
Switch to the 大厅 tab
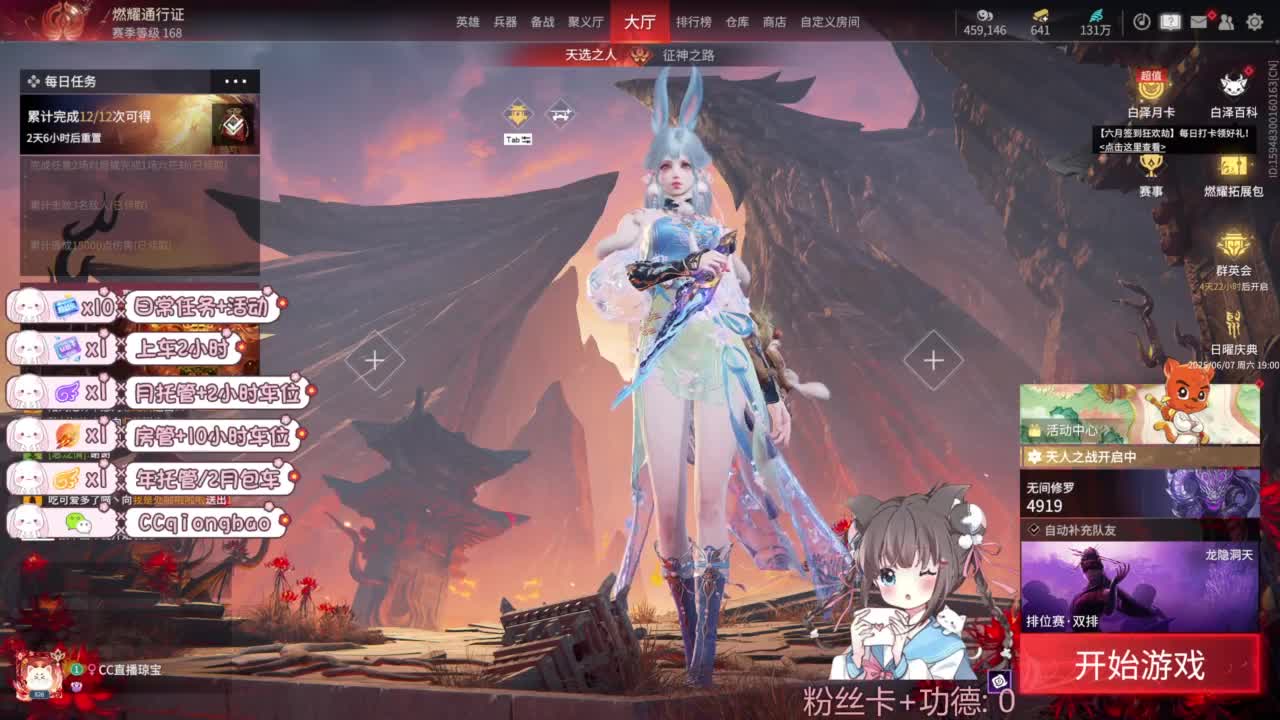[638, 24]
